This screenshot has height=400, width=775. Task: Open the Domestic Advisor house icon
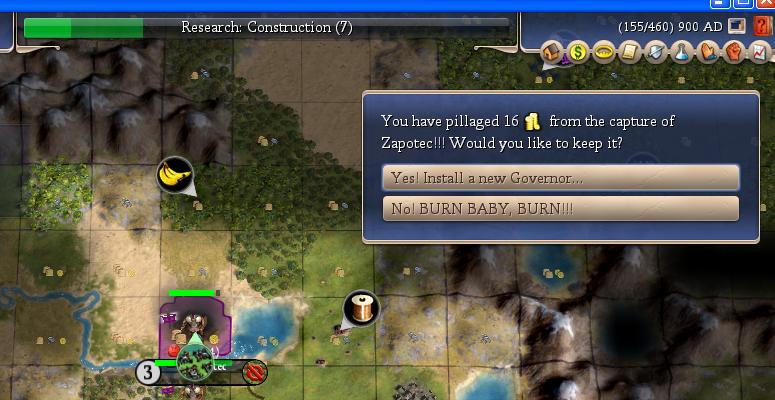(x=553, y=52)
